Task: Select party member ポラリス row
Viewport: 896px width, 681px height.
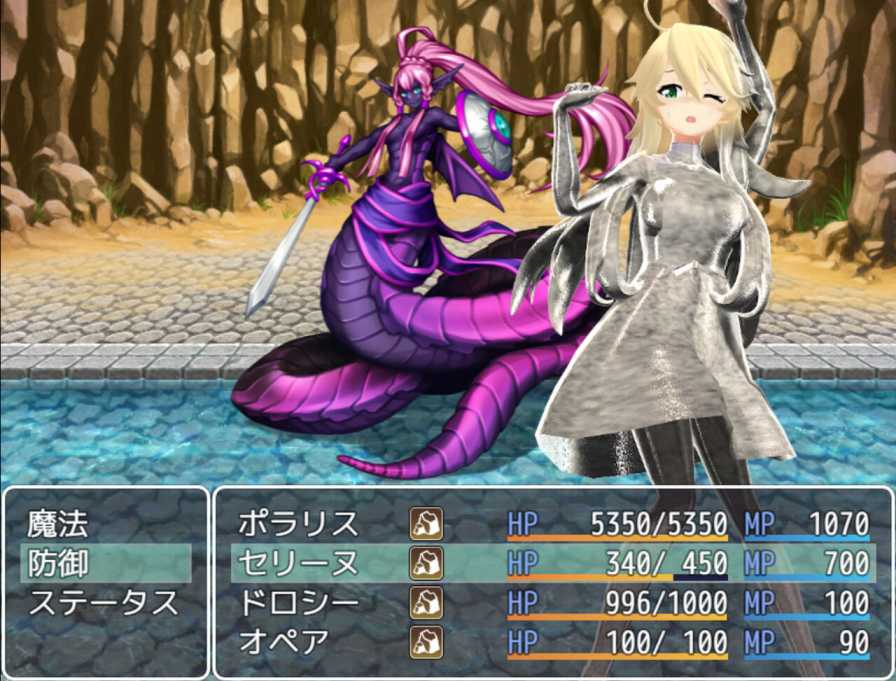Action: pyautogui.click(x=298, y=523)
